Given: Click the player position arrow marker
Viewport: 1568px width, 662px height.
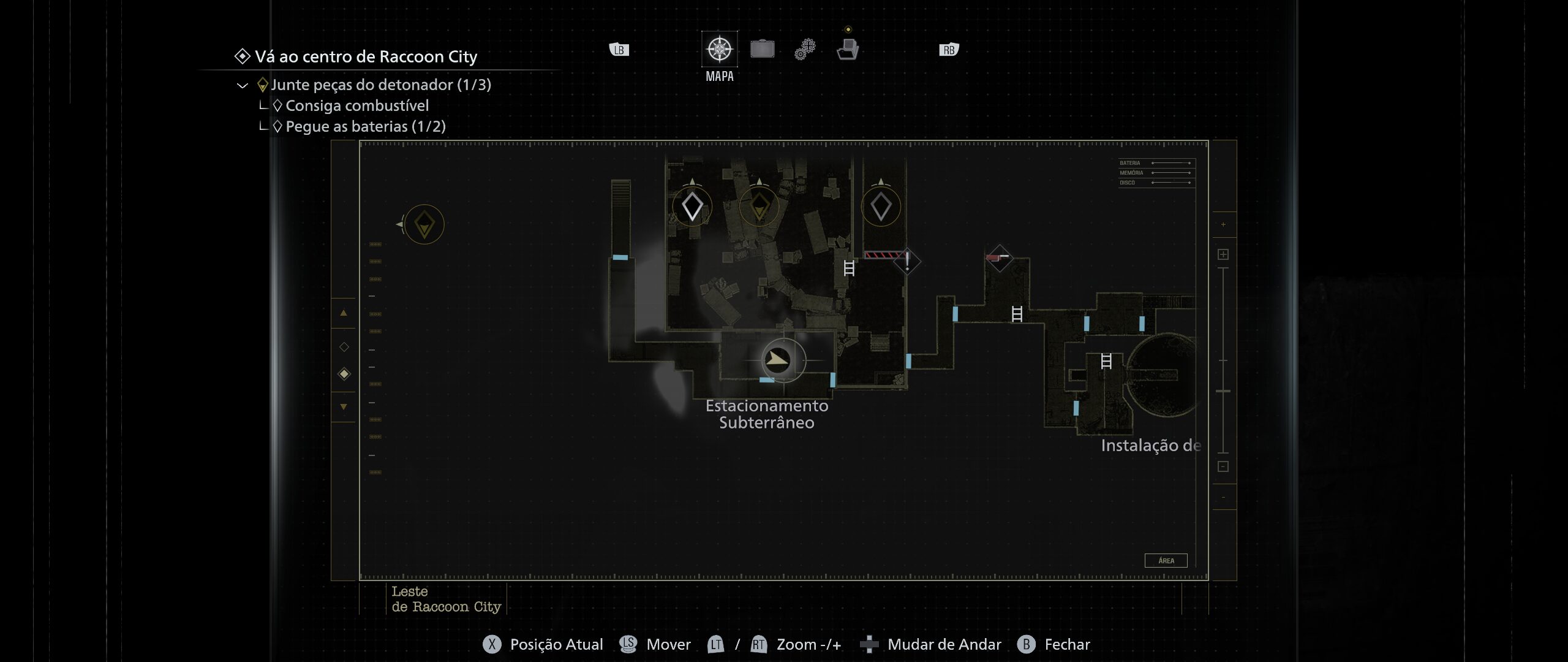Looking at the screenshot, I should pyautogui.click(x=778, y=360).
